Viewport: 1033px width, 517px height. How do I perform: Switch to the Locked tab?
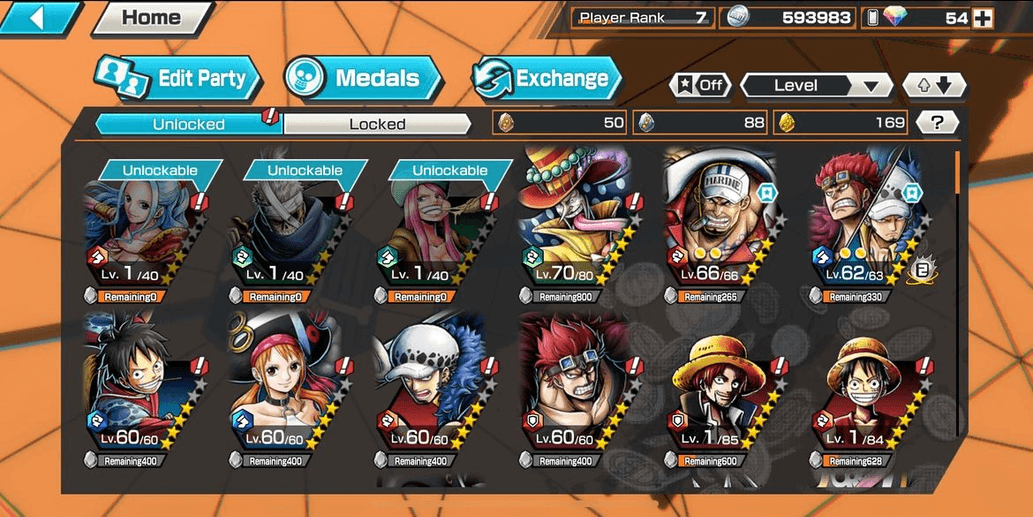pyautogui.click(x=377, y=124)
